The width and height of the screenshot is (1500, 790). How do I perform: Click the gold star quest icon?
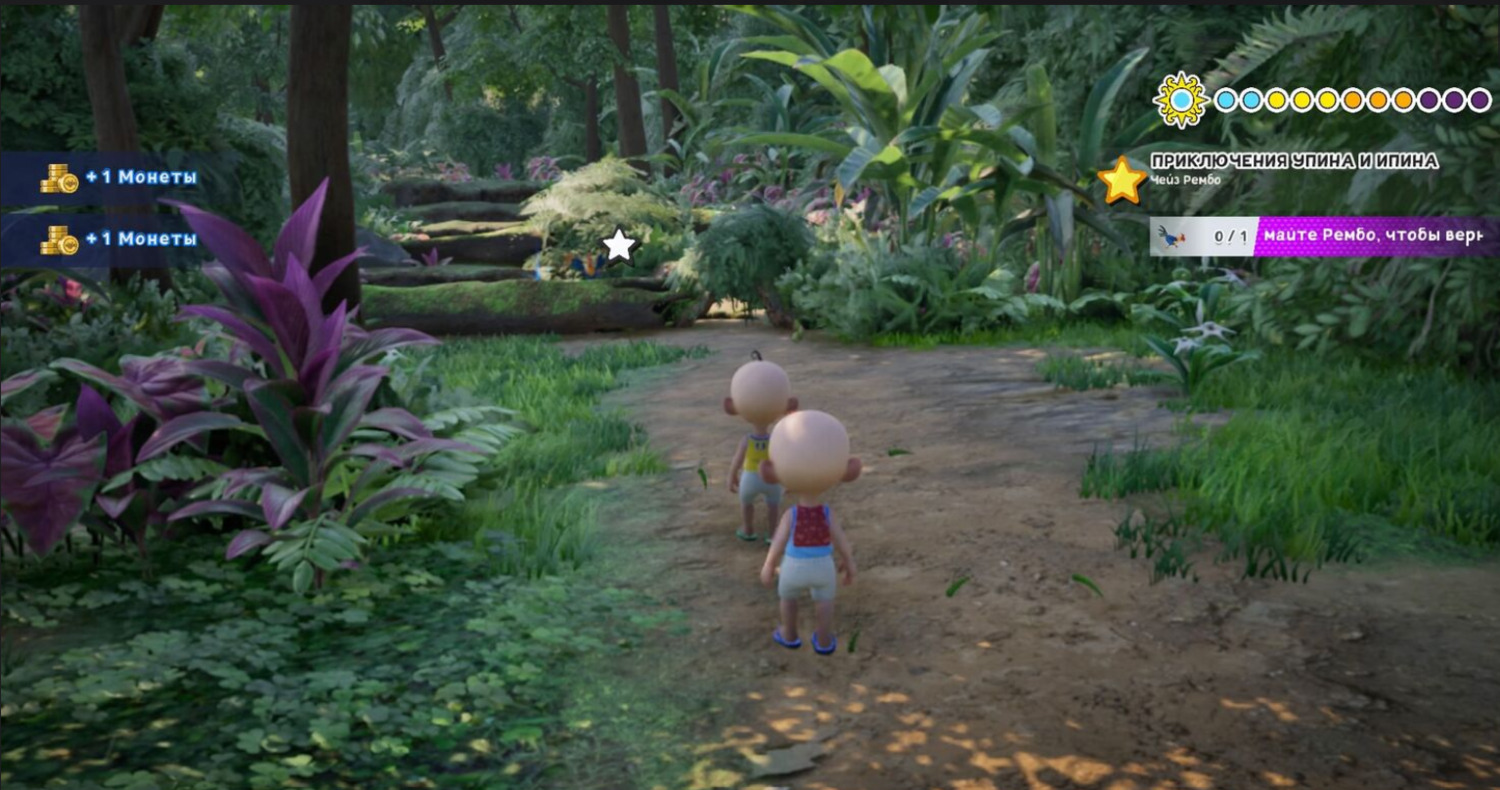click(1122, 180)
